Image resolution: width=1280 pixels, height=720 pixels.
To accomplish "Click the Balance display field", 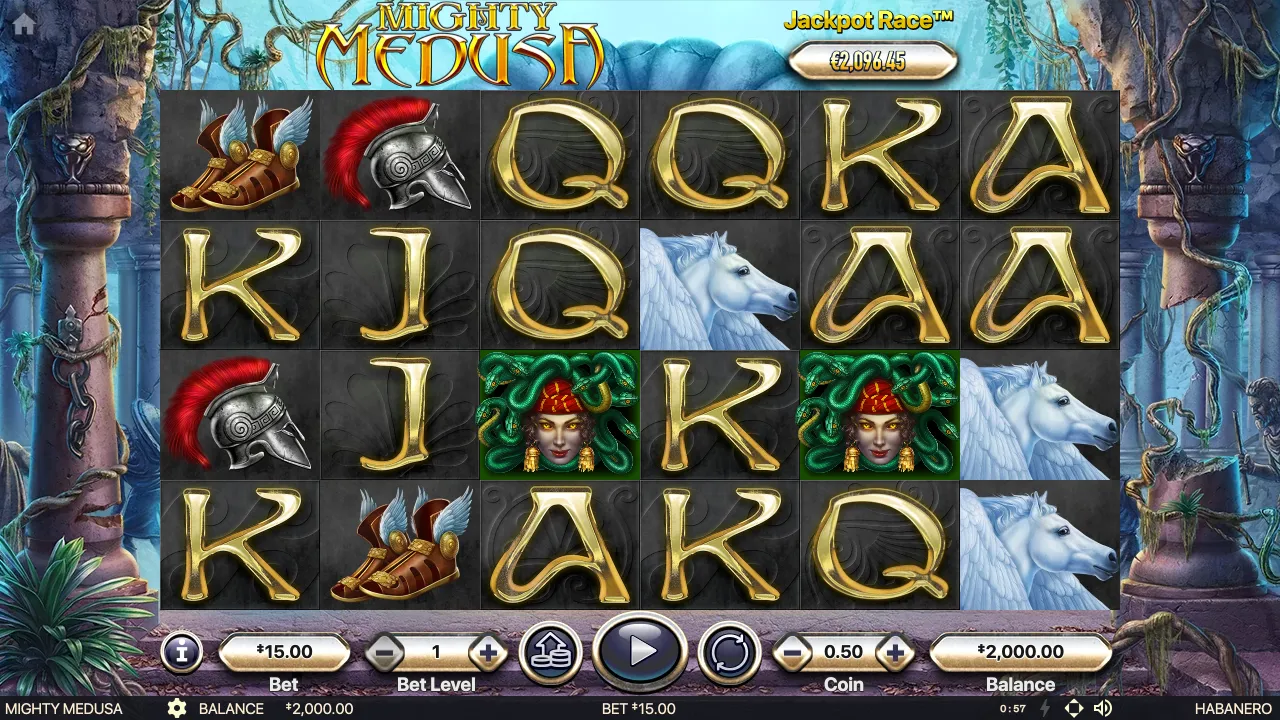I will [1020, 651].
